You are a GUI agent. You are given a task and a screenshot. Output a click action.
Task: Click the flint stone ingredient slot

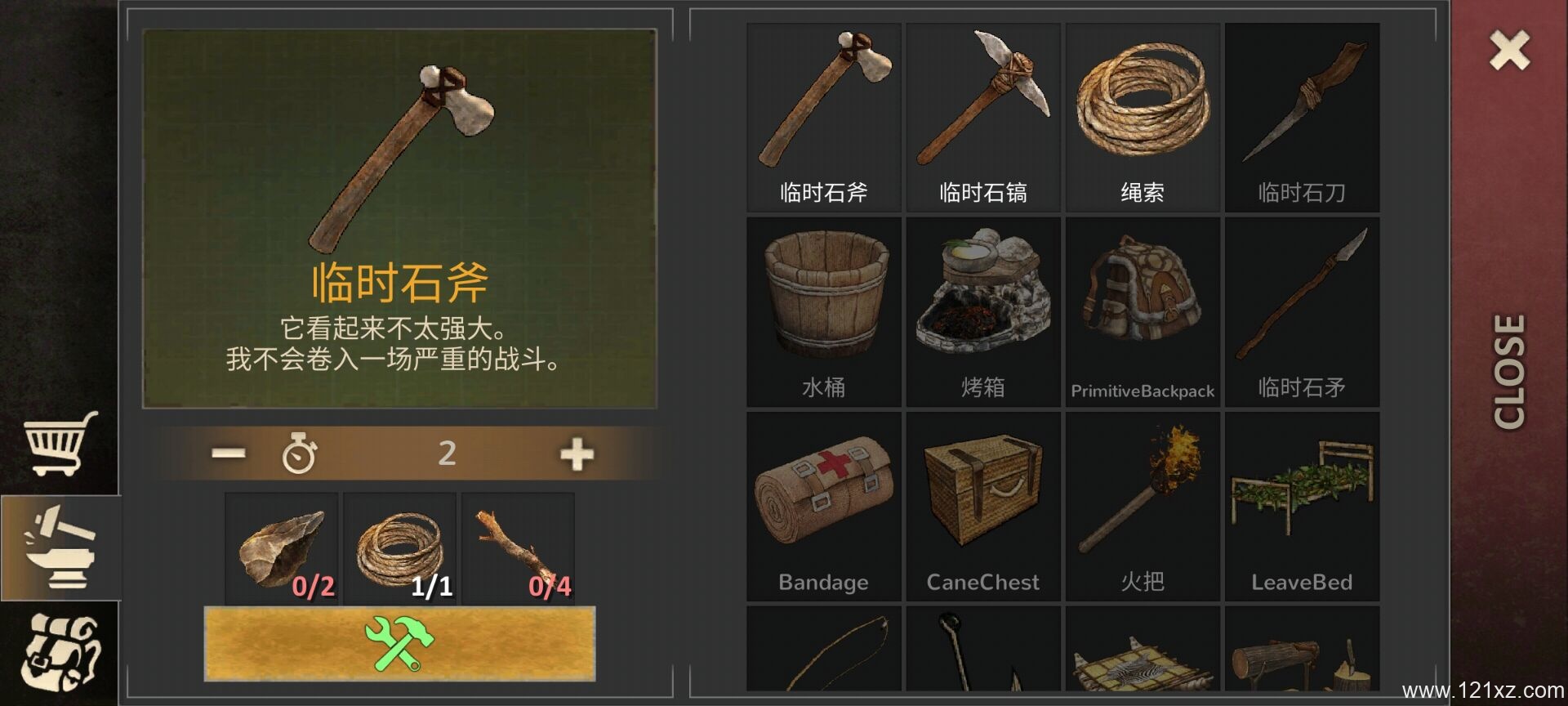[x=281, y=549]
